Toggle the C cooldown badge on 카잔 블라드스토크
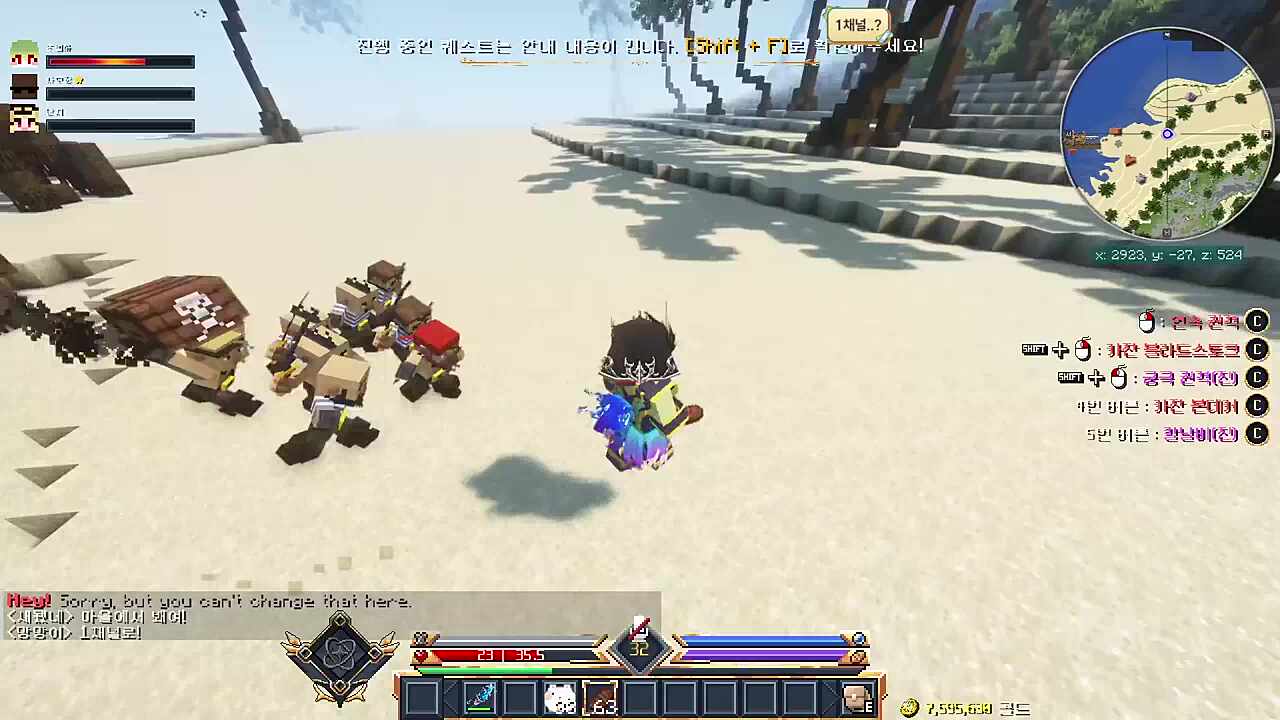Image resolution: width=1280 pixels, height=720 pixels. point(1257,350)
